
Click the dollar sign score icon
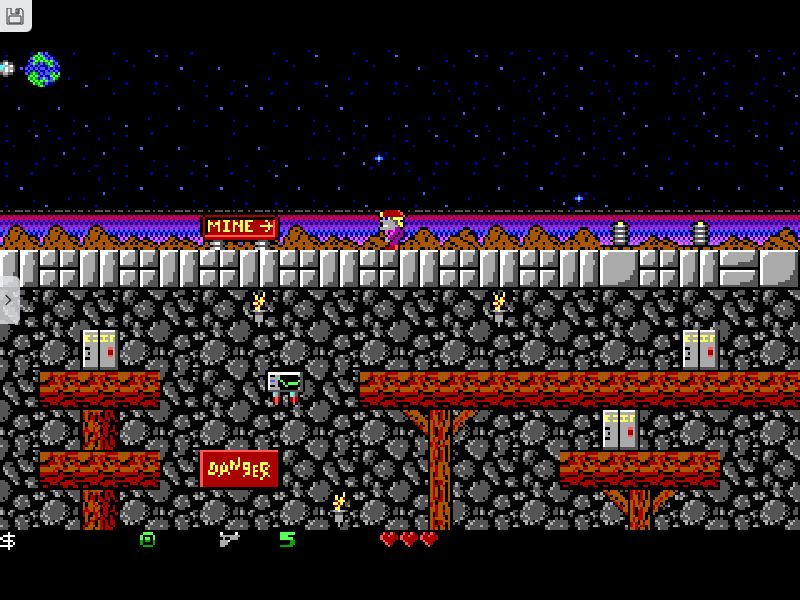(x=8, y=540)
